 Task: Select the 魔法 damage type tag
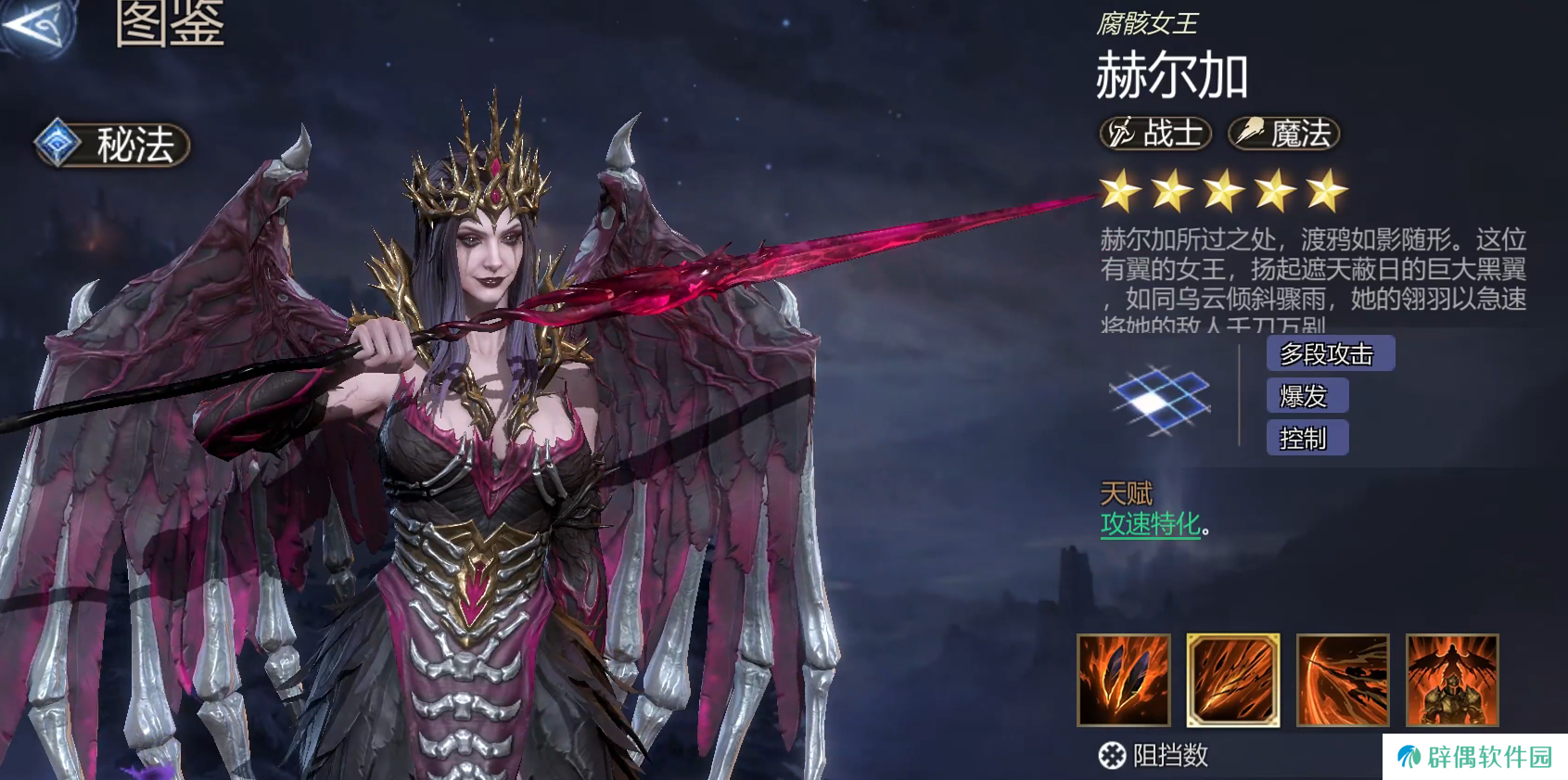click(x=1284, y=134)
